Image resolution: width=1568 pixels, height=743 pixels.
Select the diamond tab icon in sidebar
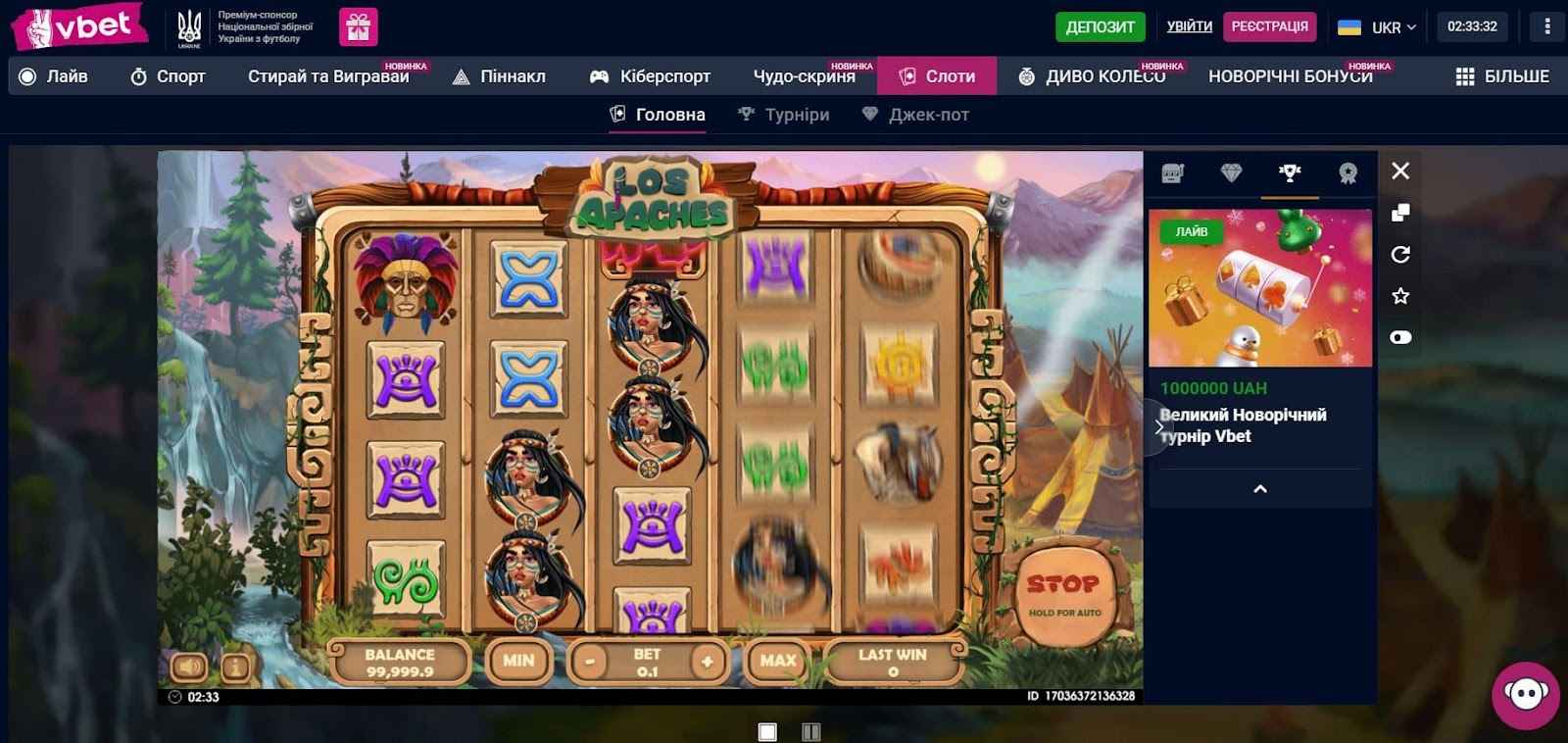(x=1231, y=173)
